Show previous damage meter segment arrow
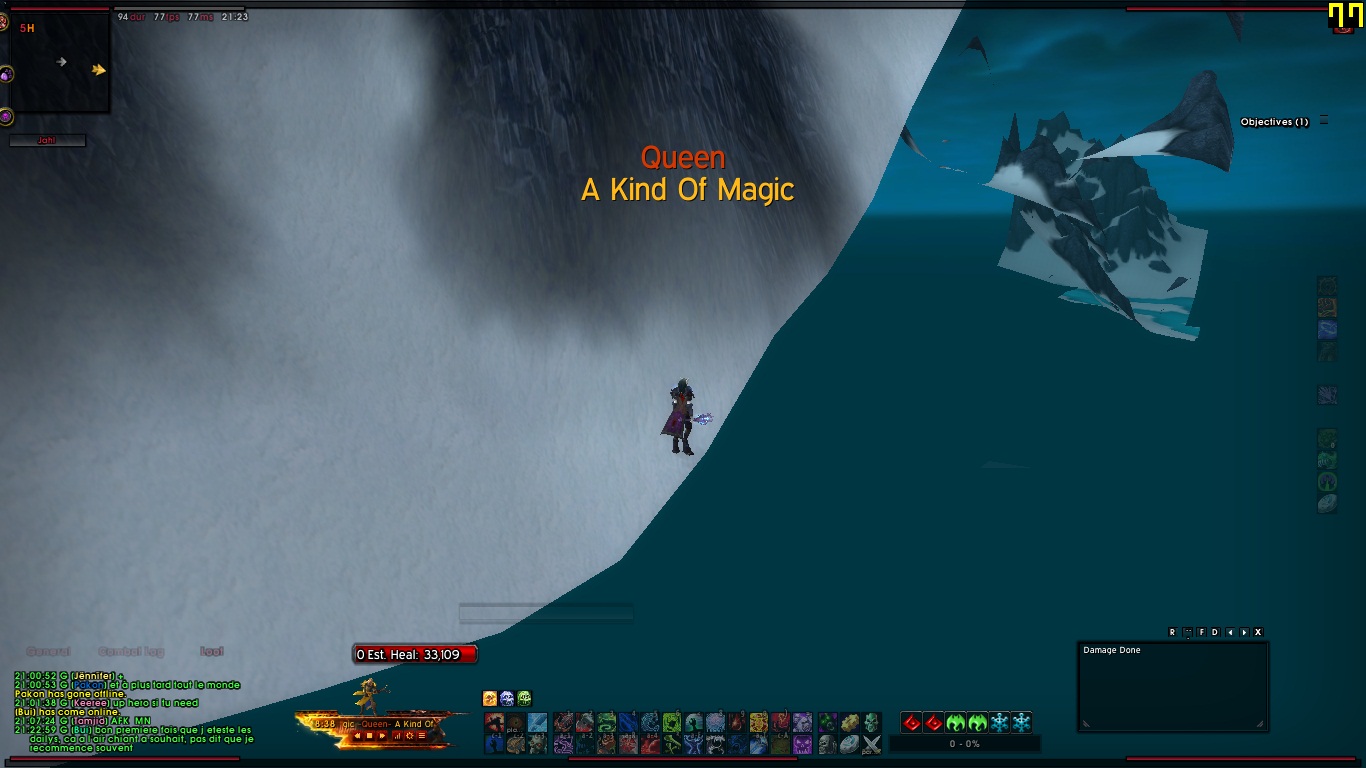The image size is (1366, 768). click(1230, 632)
